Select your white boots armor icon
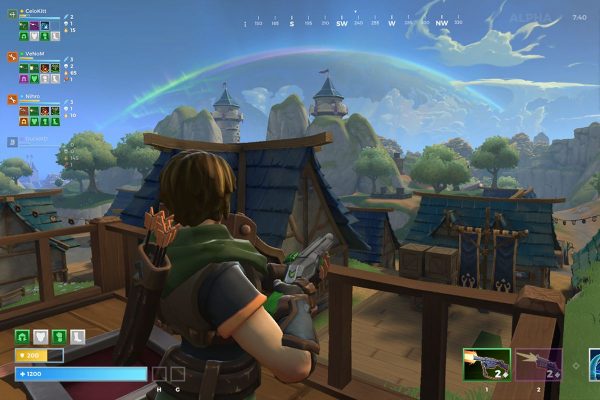Viewport: 600px width, 400px height. pos(79,336)
